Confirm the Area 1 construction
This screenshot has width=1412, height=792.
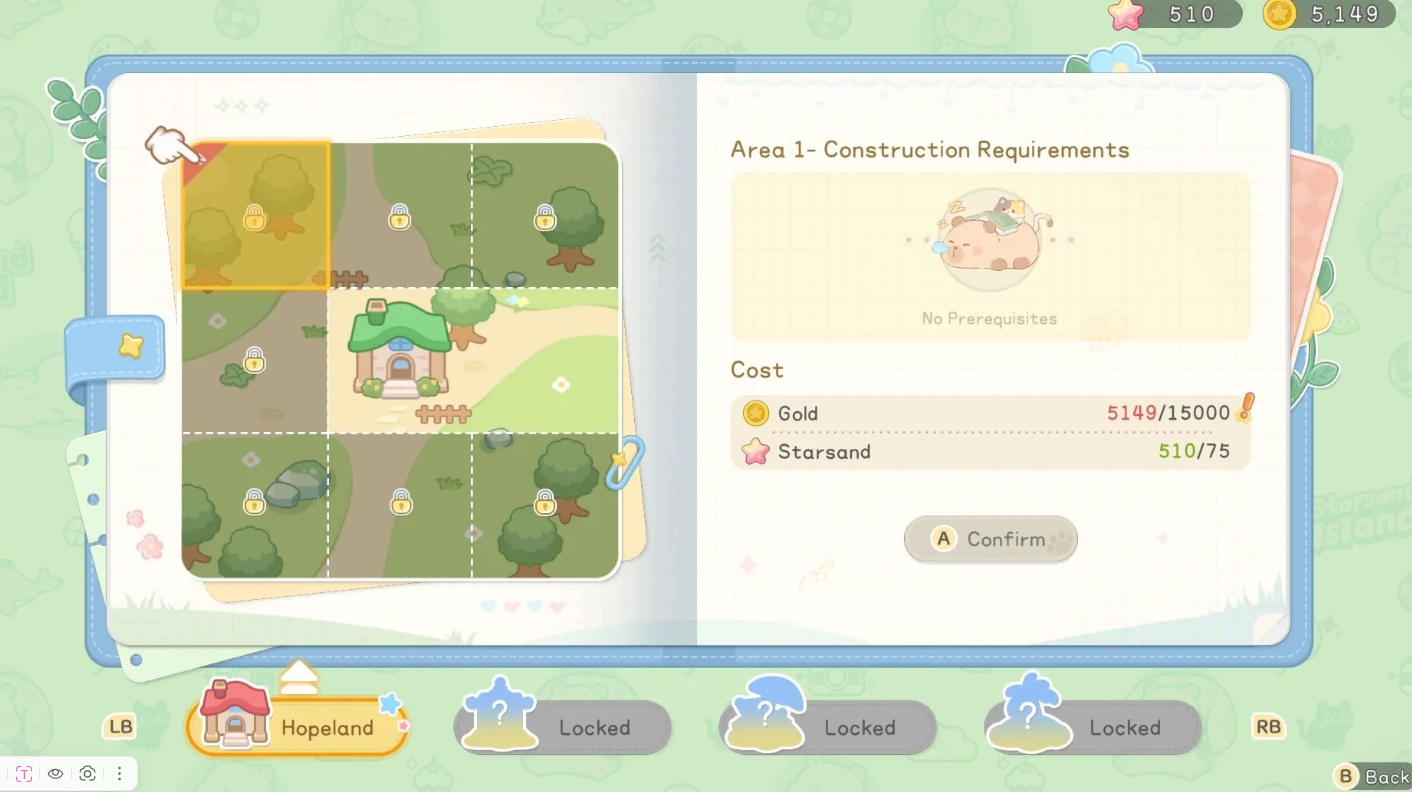[x=990, y=540]
